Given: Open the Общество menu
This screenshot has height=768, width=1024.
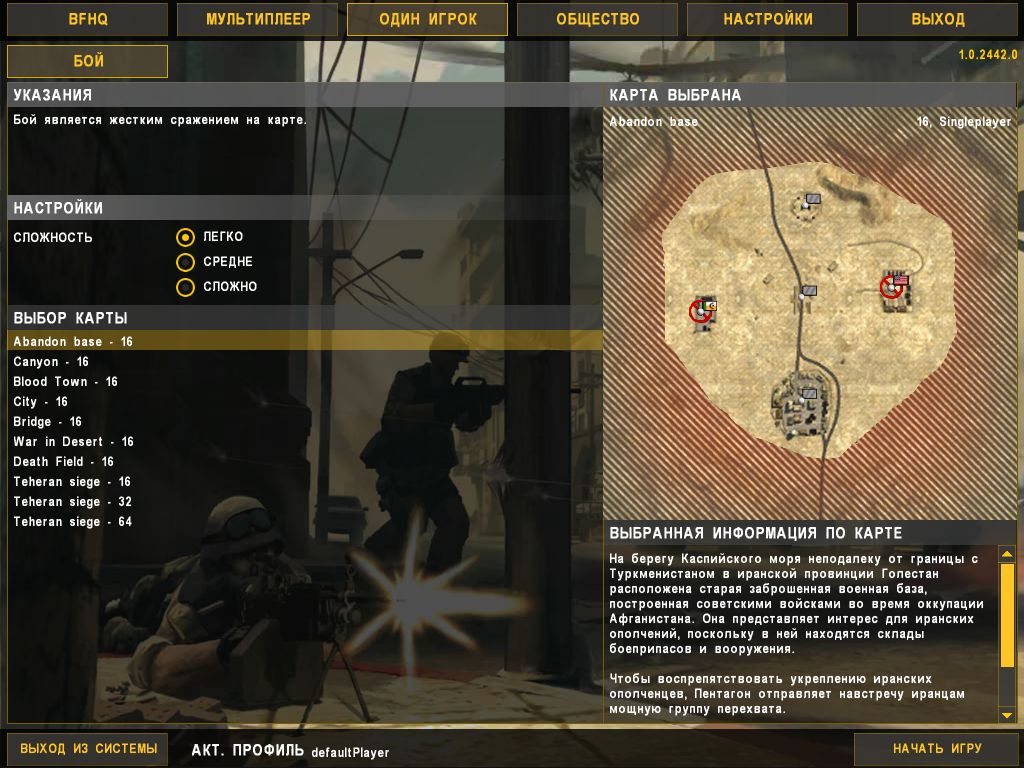Looking at the screenshot, I should [x=597, y=19].
